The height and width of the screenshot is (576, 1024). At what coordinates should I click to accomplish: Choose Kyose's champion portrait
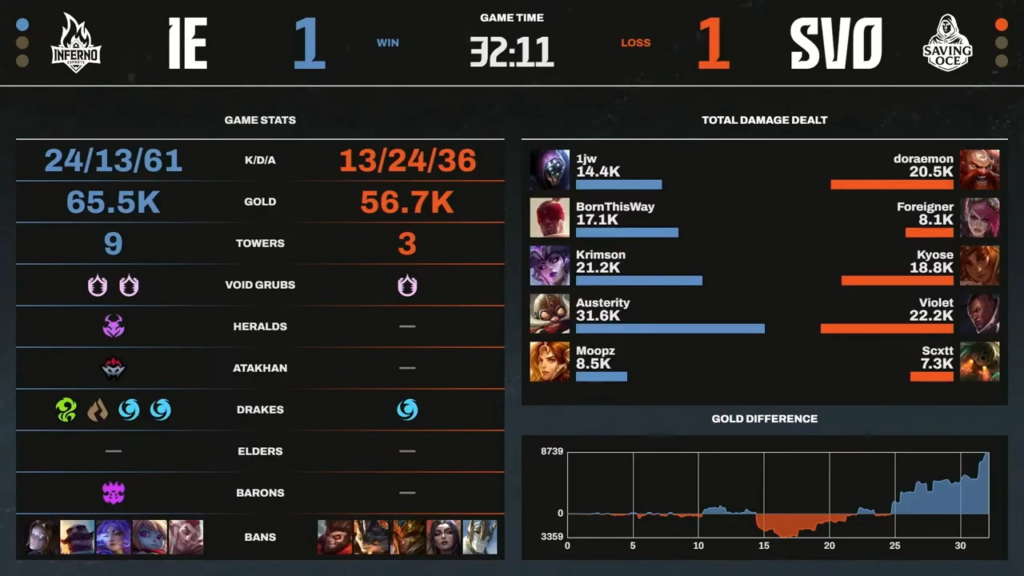coord(979,265)
